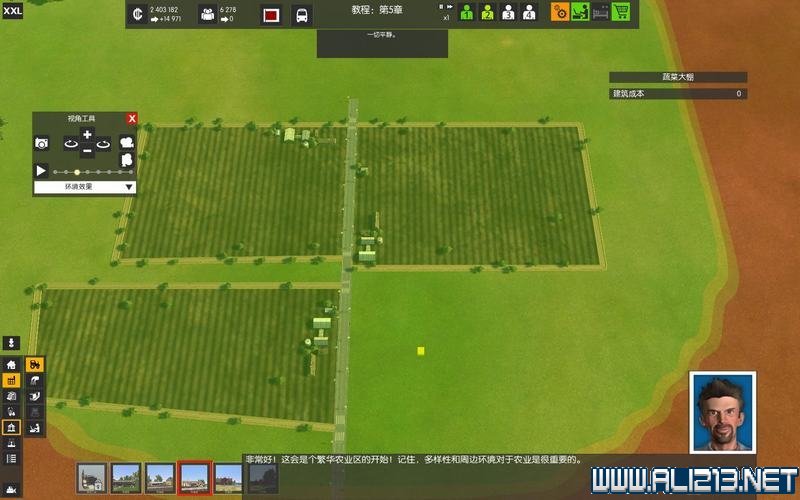Select the agriculture tractor subcategory
This screenshot has height=500, width=800.
point(35,365)
